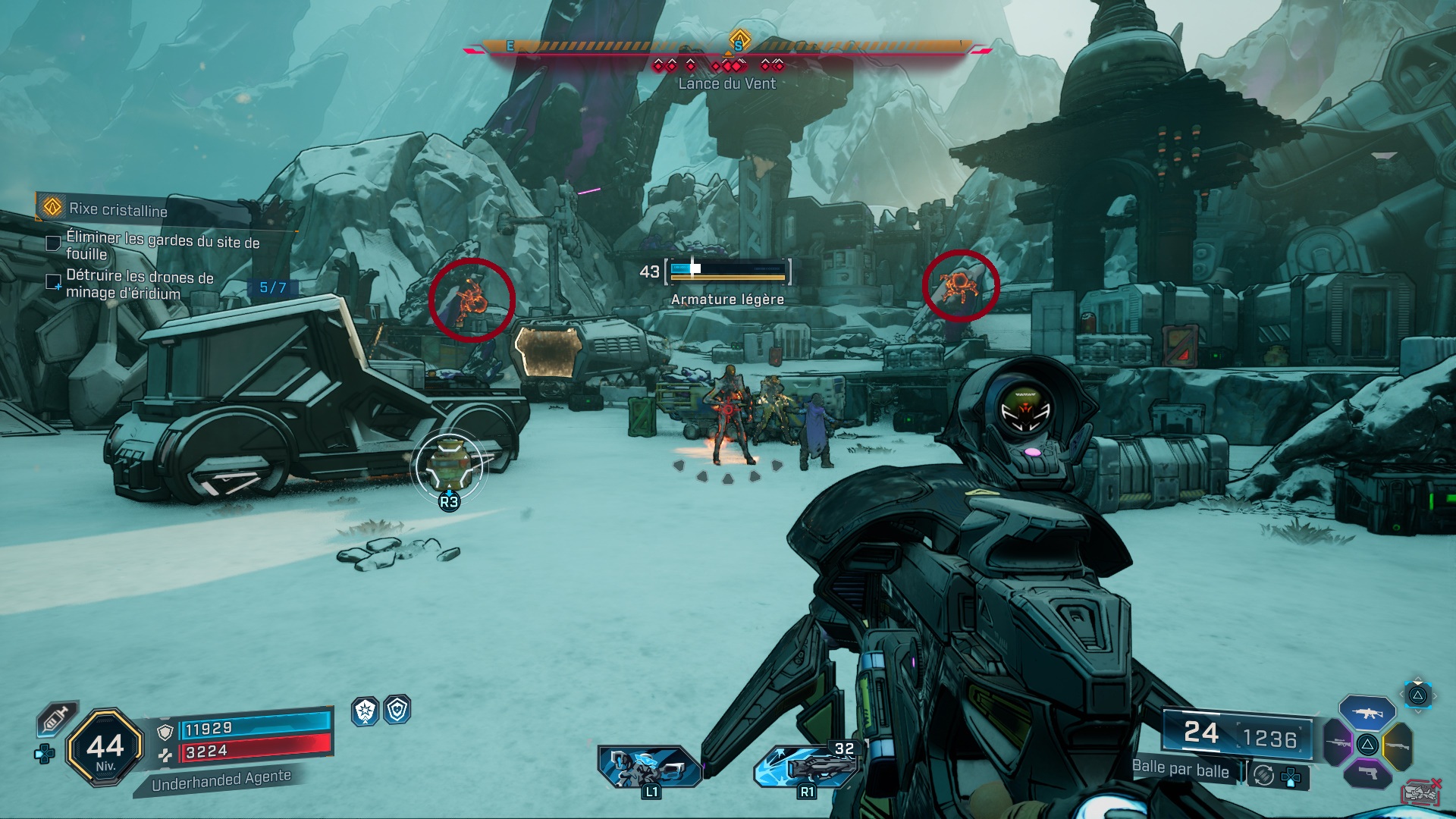
Task: Inspect the starburst shield buff icon
Action: coord(366,711)
